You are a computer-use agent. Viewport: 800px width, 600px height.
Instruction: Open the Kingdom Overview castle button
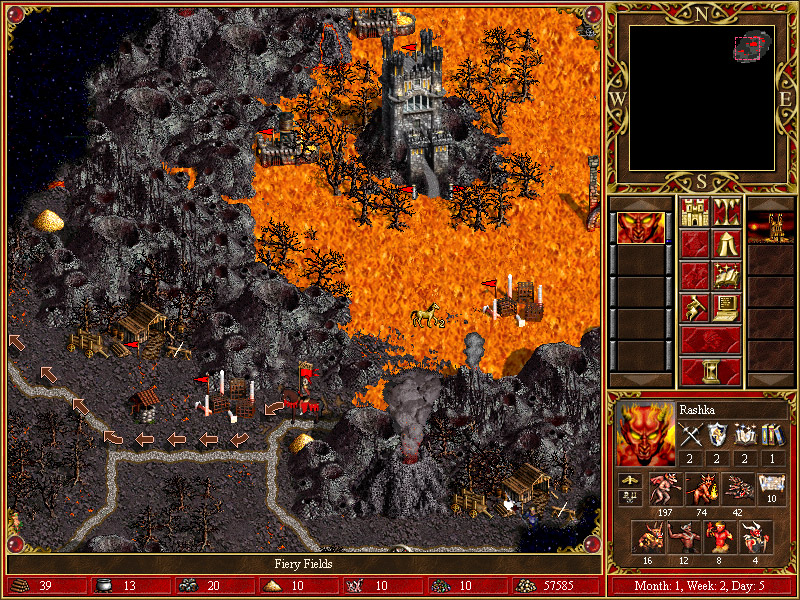695,212
